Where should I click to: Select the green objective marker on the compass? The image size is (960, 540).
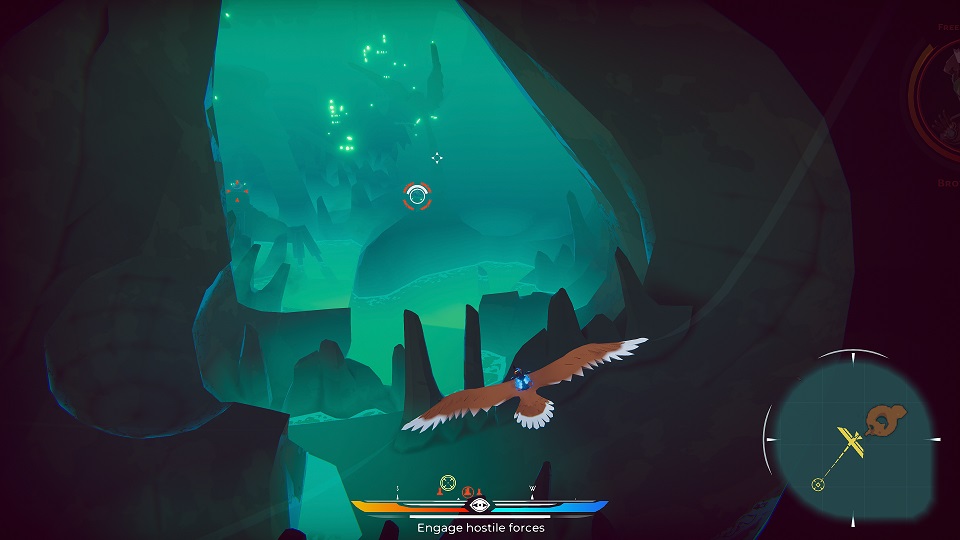click(x=447, y=484)
